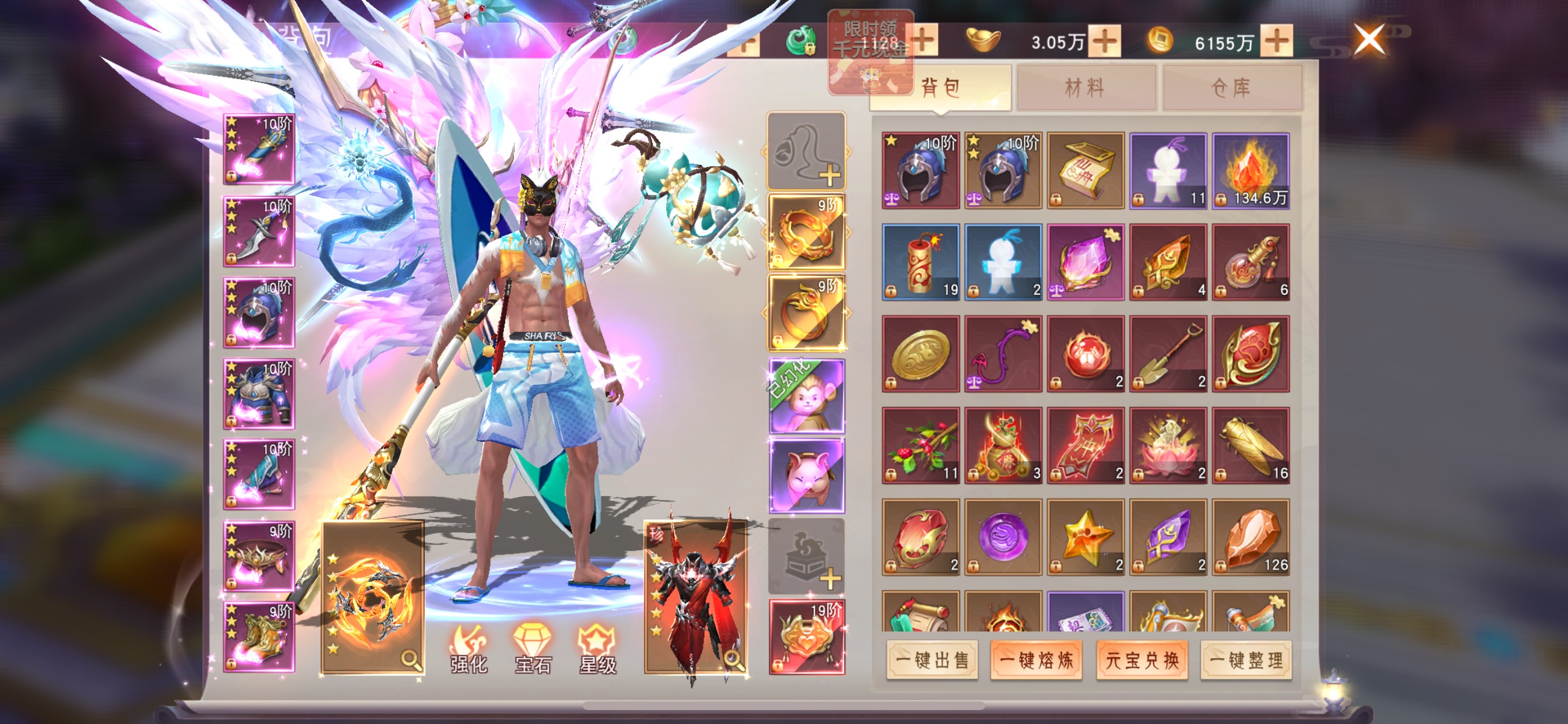Image resolution: width=1568 pixels, height=724 pixels.
Task: Close the backpack window
Action: (1369, 40)
